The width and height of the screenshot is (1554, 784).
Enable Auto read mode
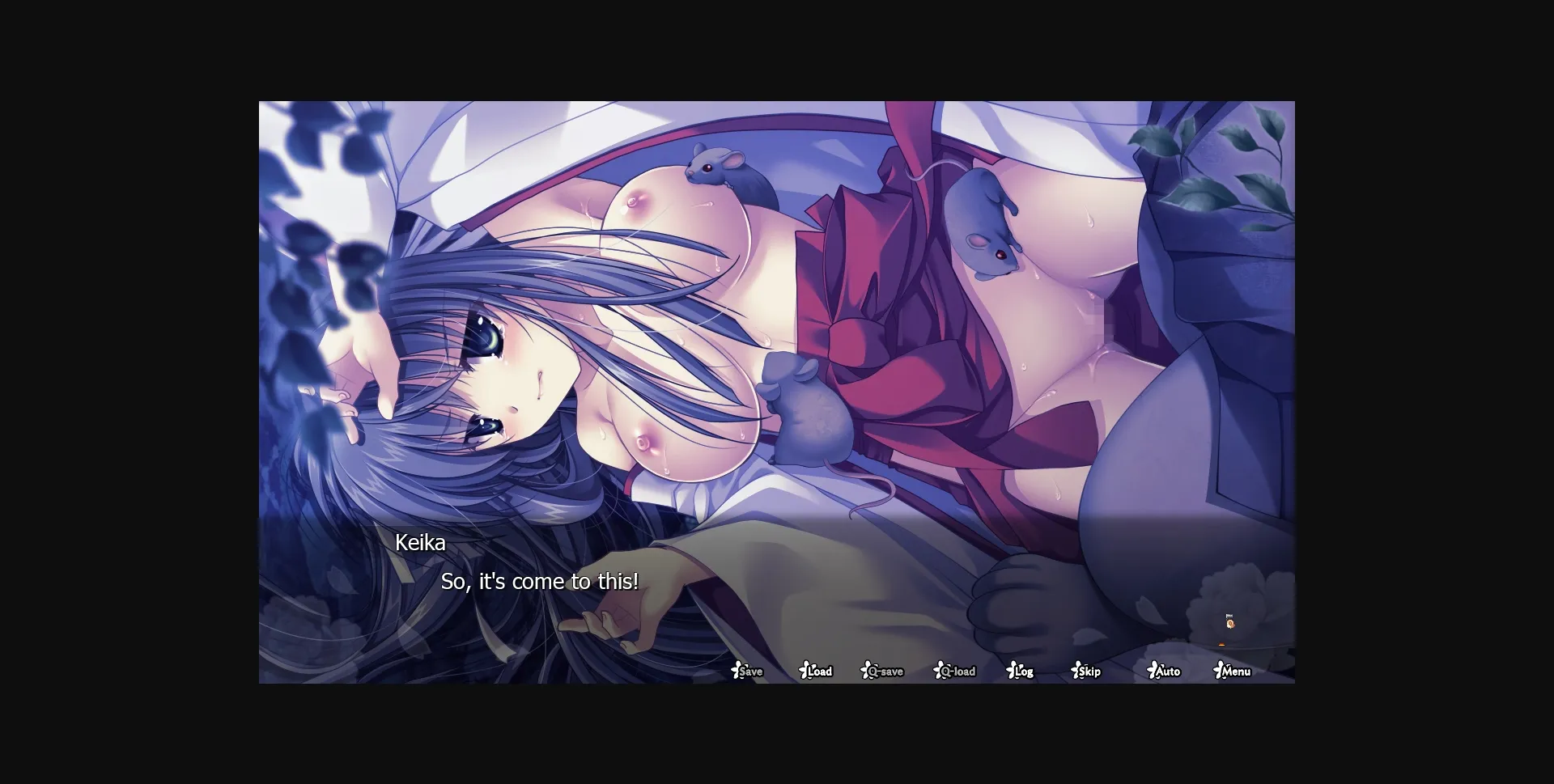pyautogui.click(x=1165, y=672)
